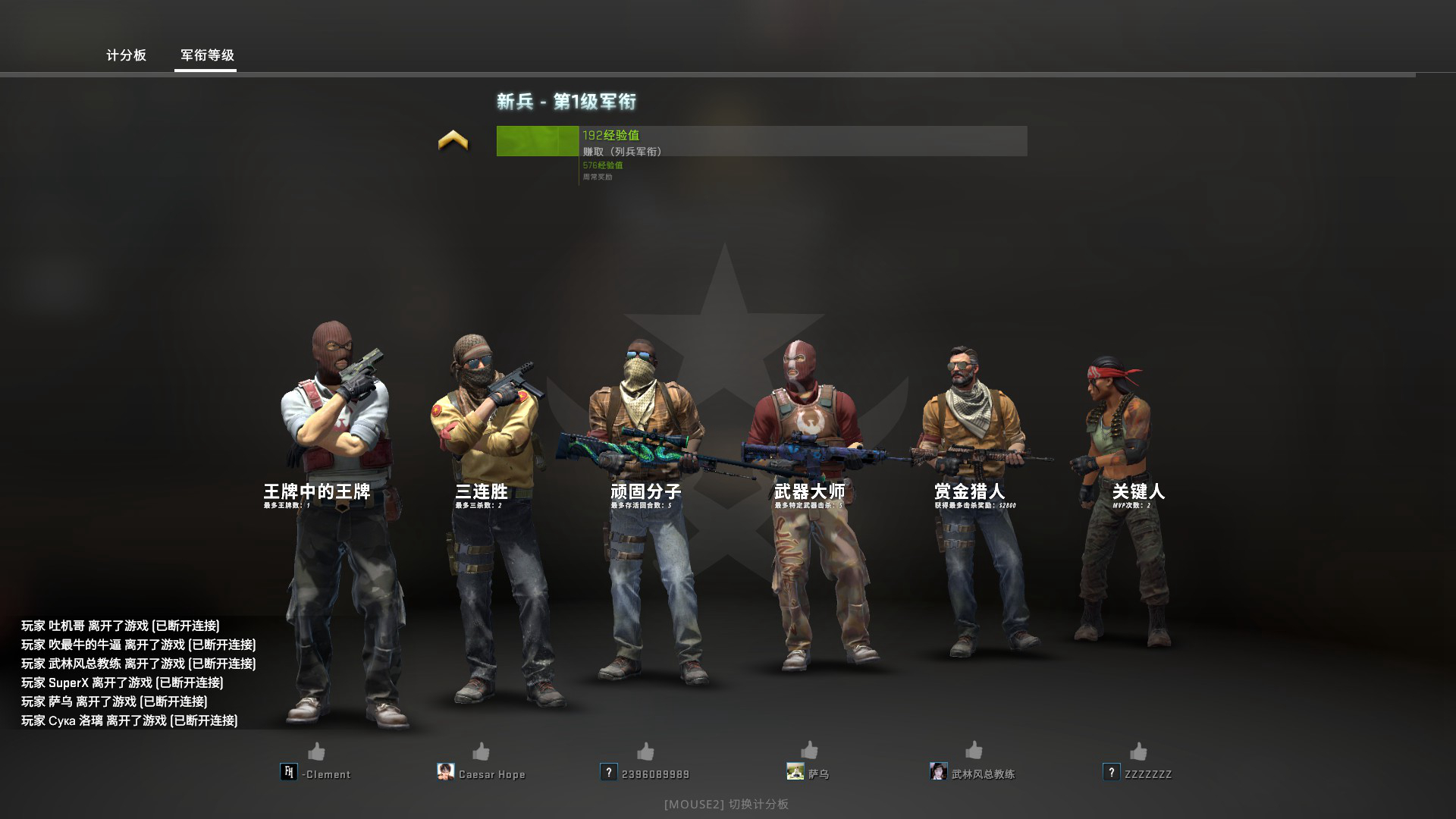Click the gold chevron rank icon

click(453, 140)
